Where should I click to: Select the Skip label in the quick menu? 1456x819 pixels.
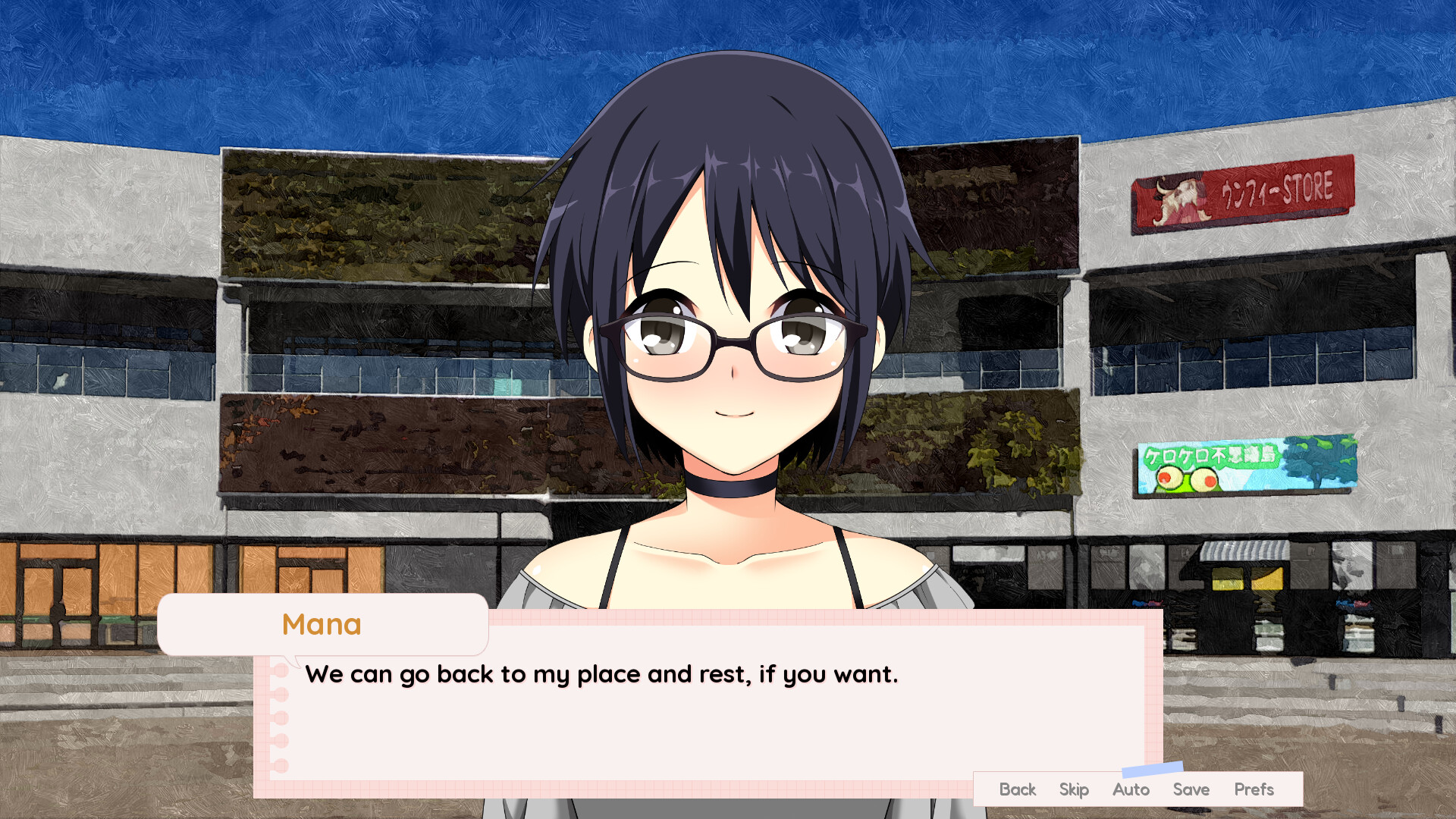1074,789
